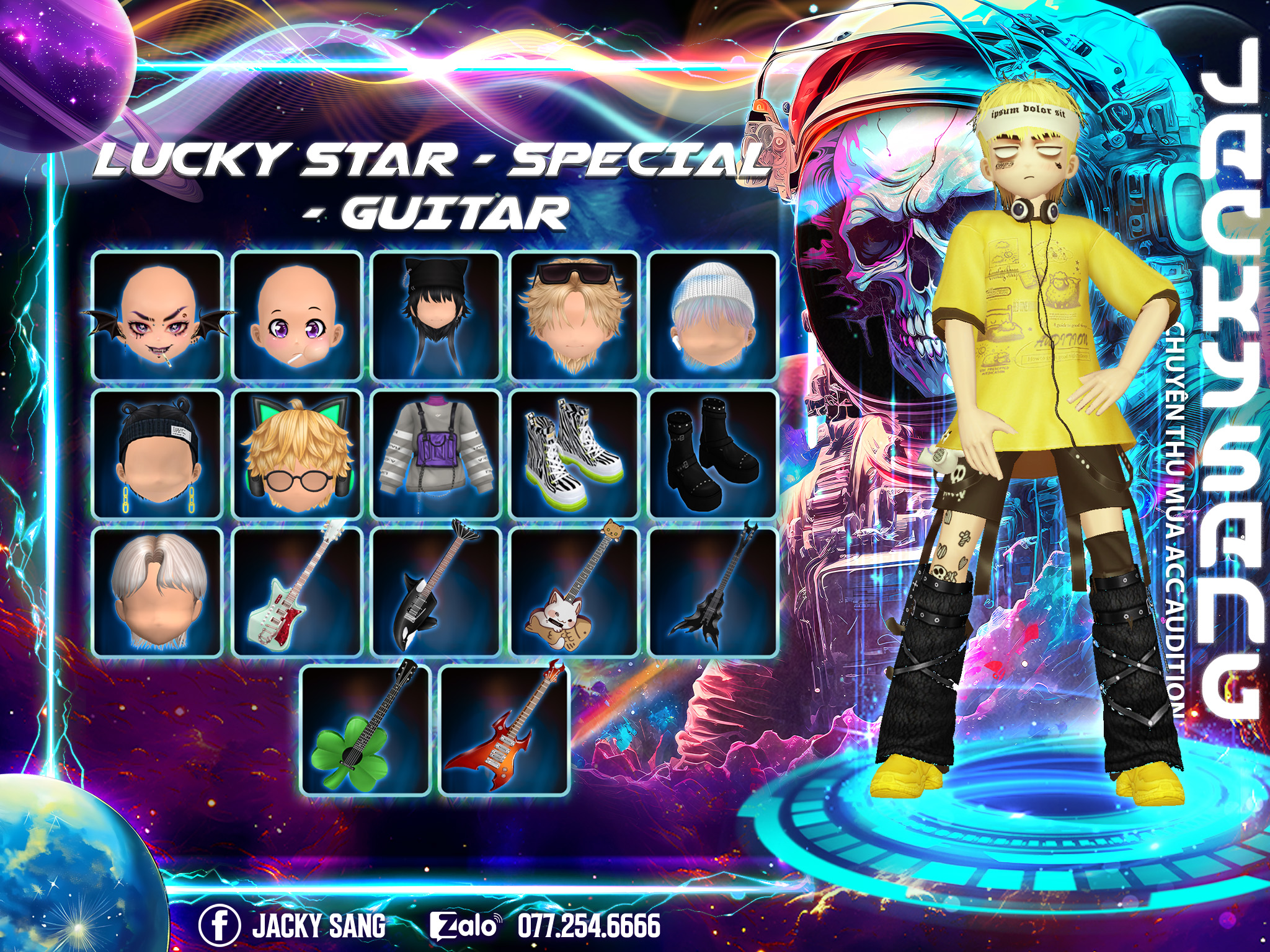Choose the purple-eyed lollipop face tile
Screen dimensions: 1270x952
click(297, 316)
